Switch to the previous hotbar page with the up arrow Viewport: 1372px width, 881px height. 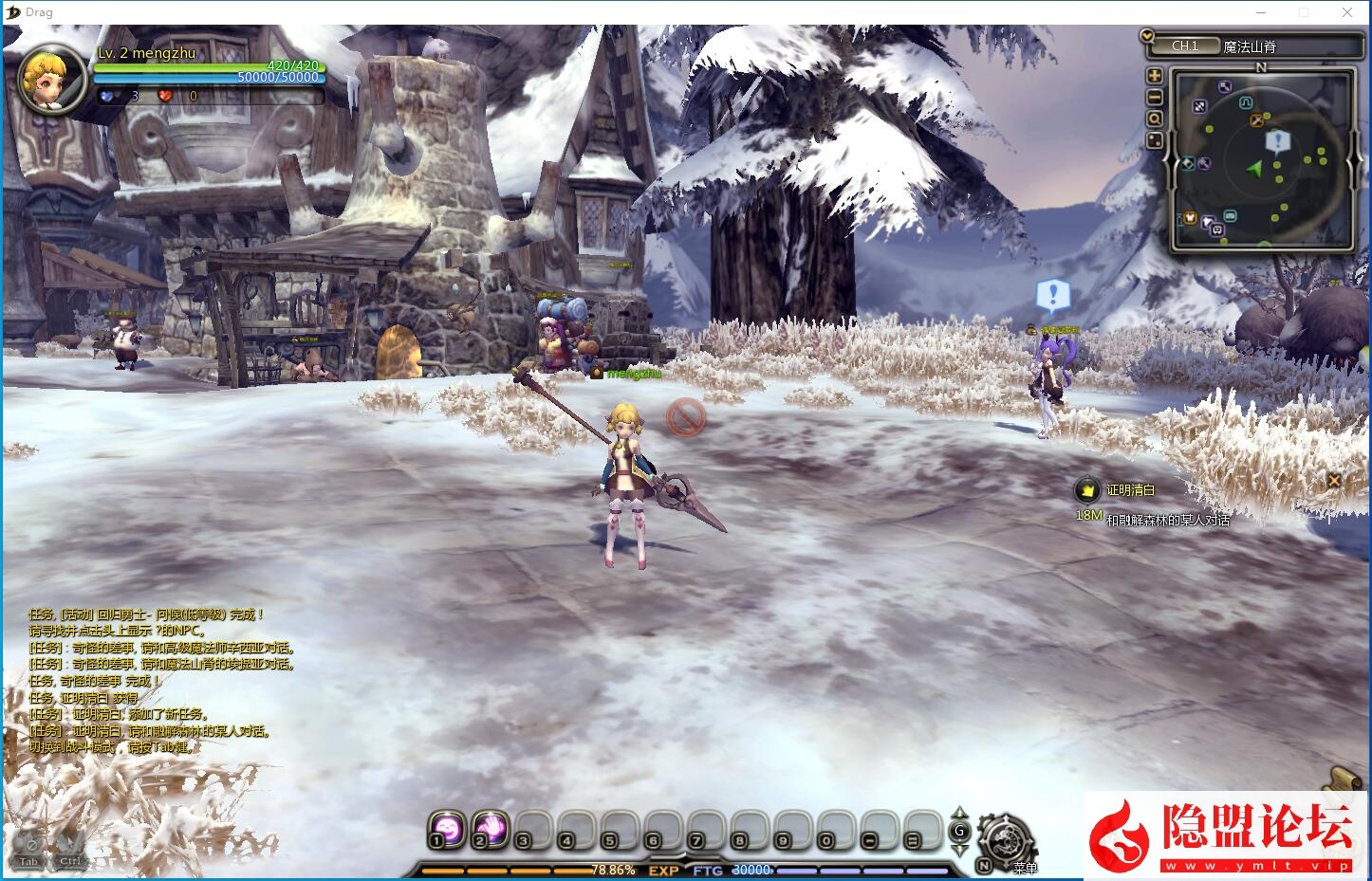tap(959, 813)
